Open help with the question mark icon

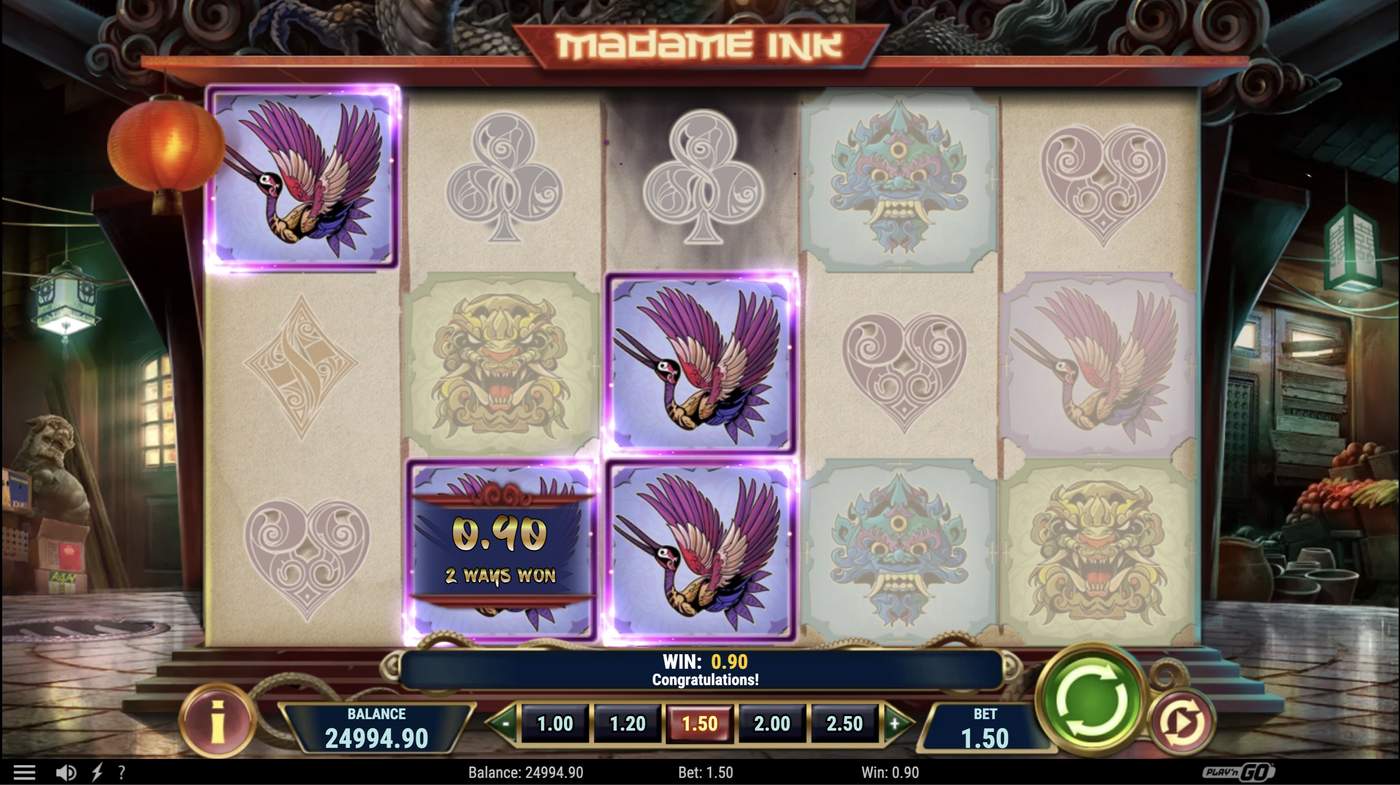pyautogui.click(x=122, y=770)
